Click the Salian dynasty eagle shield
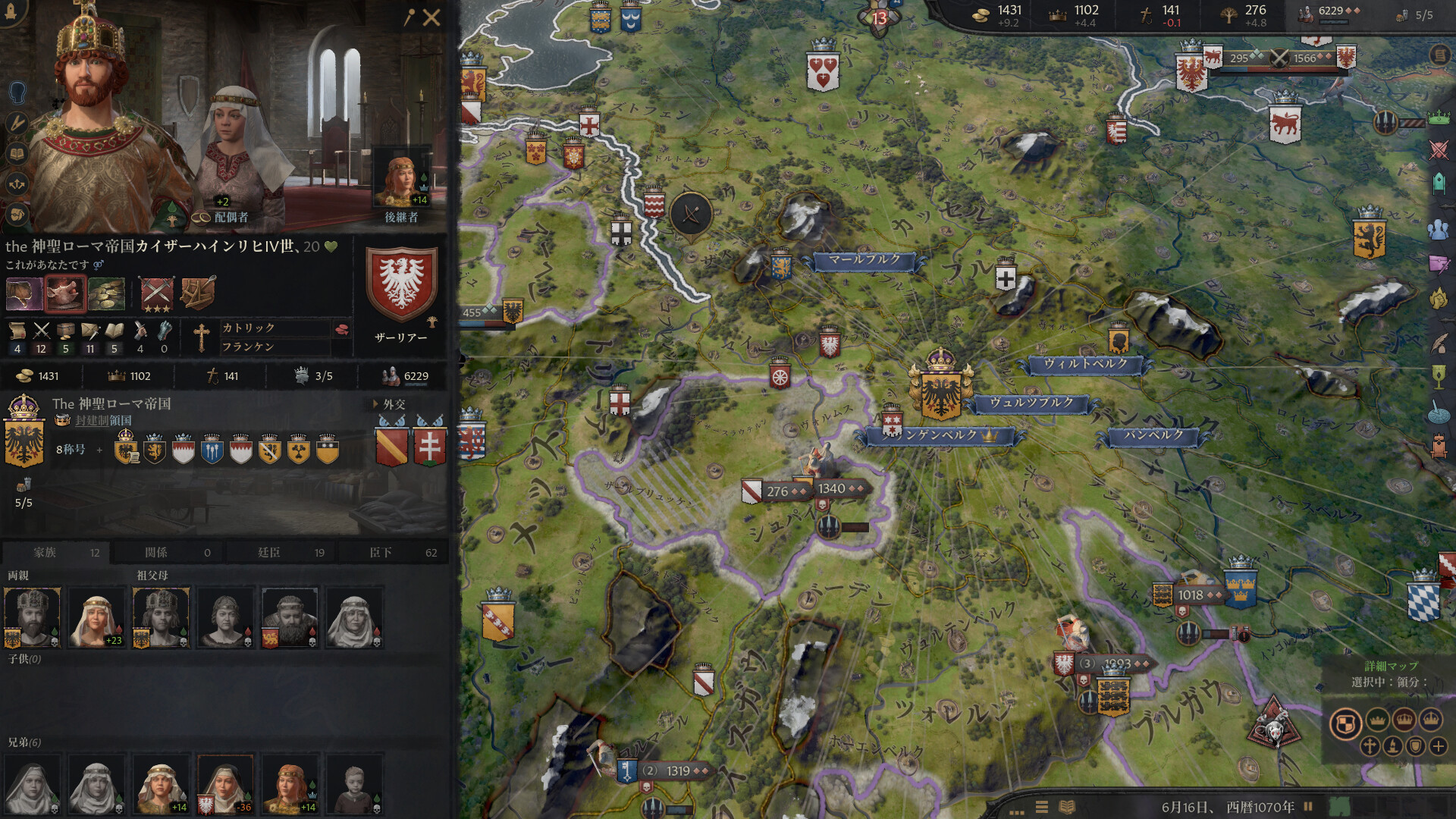This screenshot has height=819, width=1456. 403,284
